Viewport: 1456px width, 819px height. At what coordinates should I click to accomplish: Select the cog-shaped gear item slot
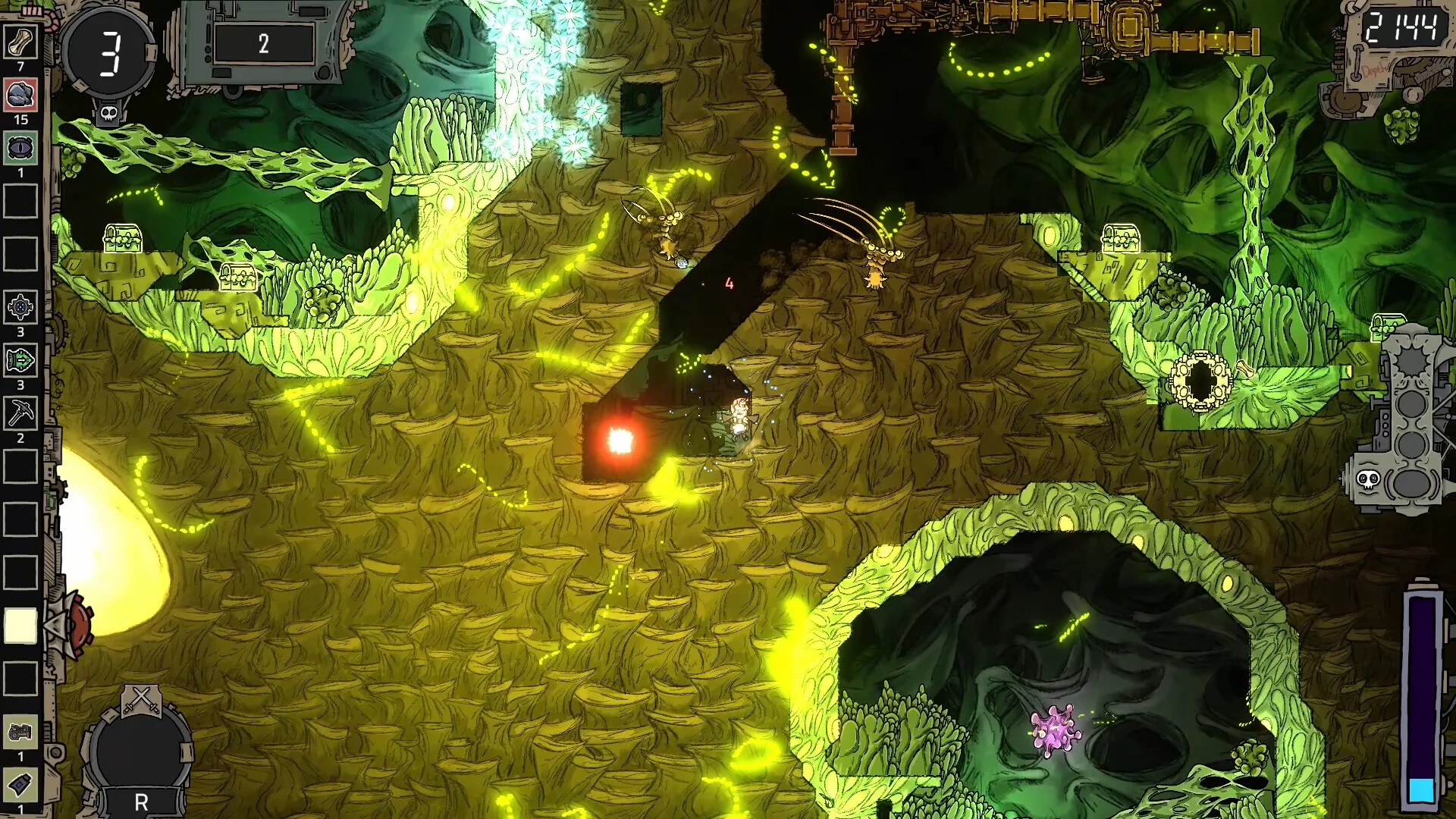click(20, 308)
